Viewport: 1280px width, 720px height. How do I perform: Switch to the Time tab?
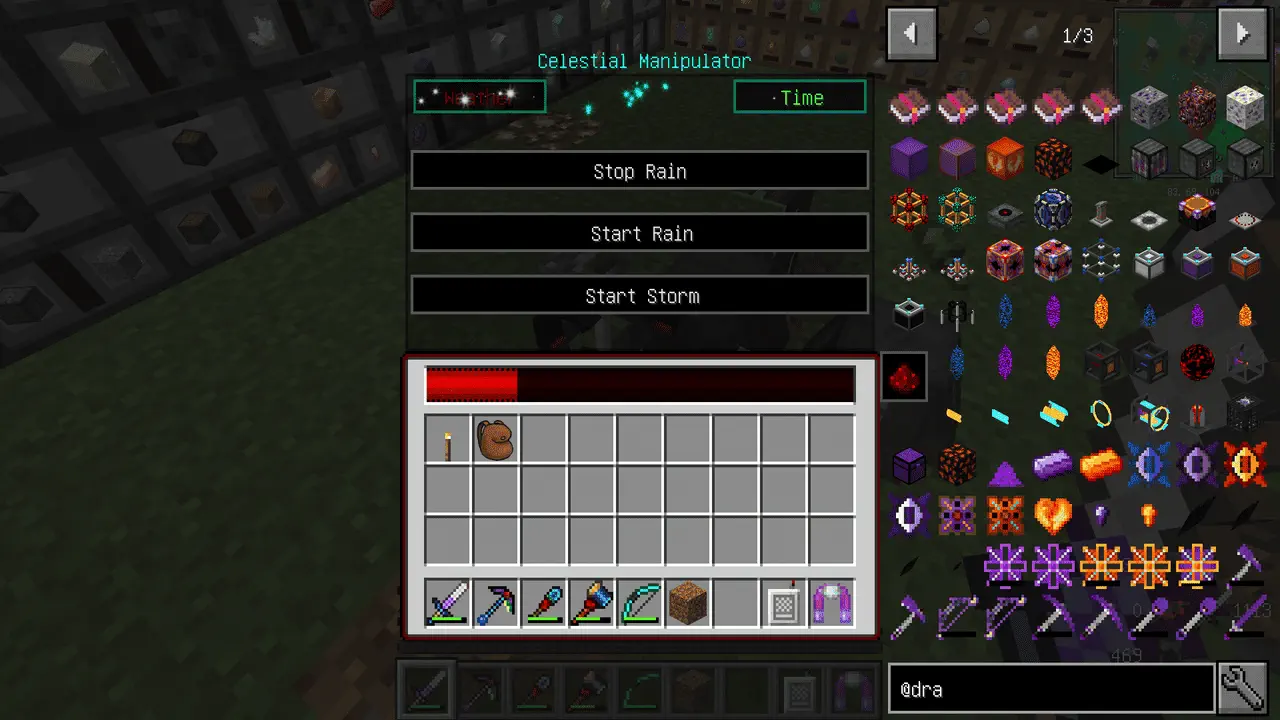coord(800,97)
